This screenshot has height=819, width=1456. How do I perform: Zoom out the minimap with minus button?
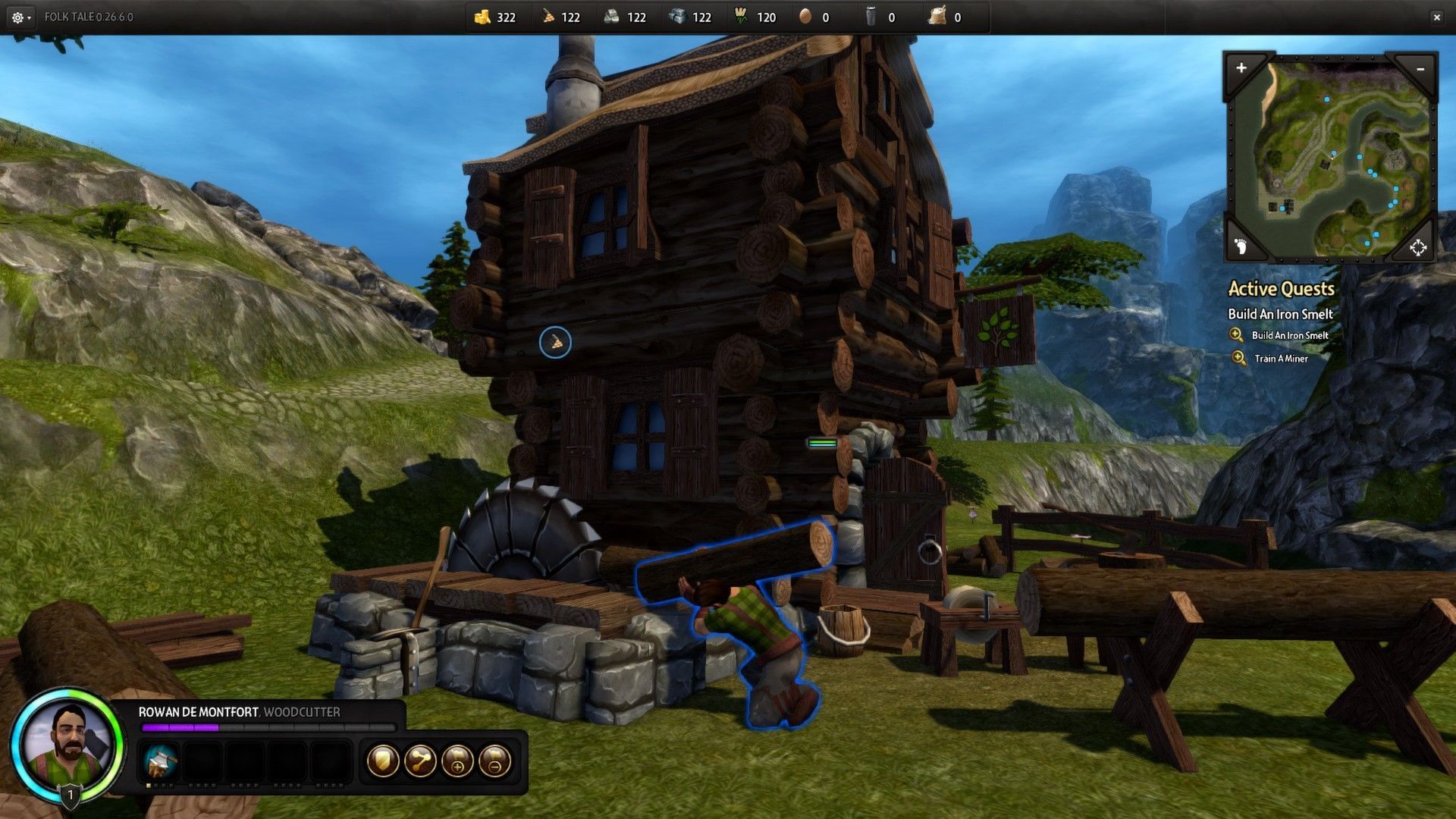click(x=1420, y=69)
